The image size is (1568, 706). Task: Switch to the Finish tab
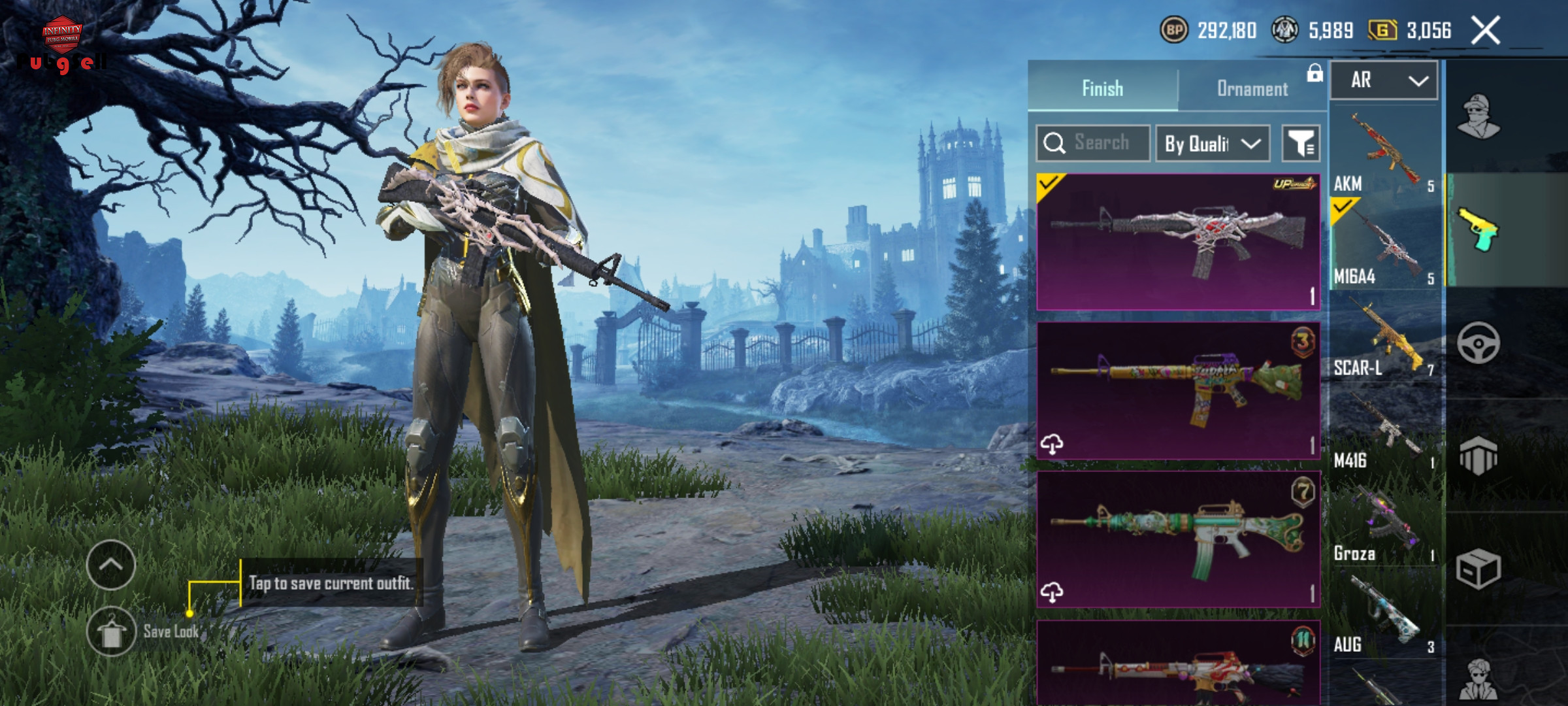(x=1102, y=88)
